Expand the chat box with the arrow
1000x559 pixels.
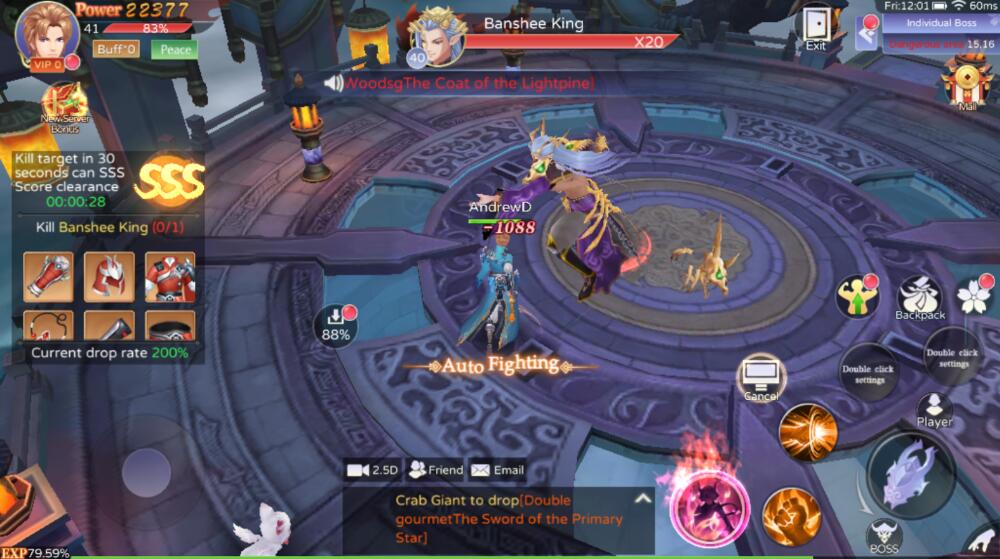(x=643, y=498)
